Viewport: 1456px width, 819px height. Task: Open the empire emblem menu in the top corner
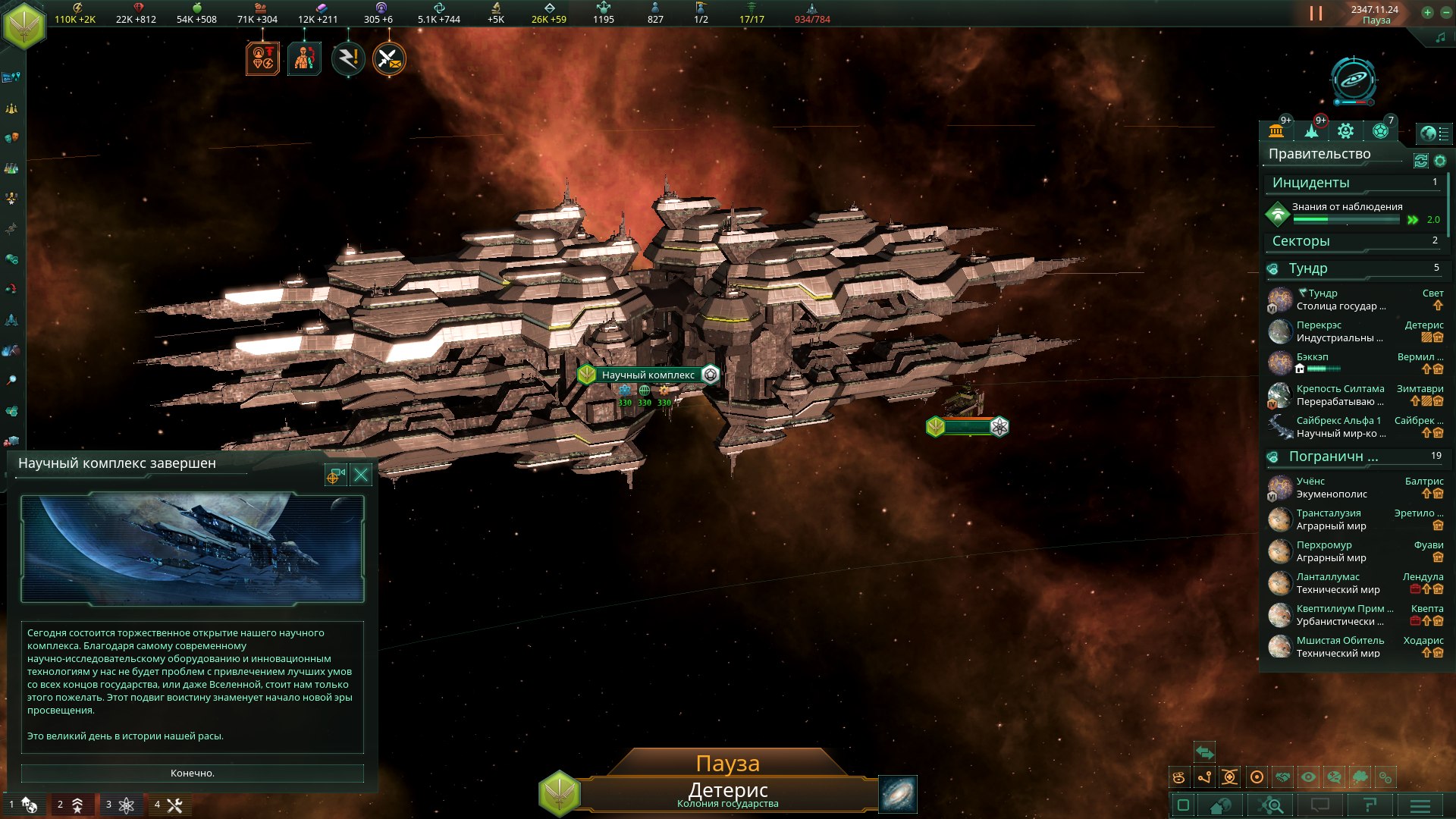tap(24, 24)
